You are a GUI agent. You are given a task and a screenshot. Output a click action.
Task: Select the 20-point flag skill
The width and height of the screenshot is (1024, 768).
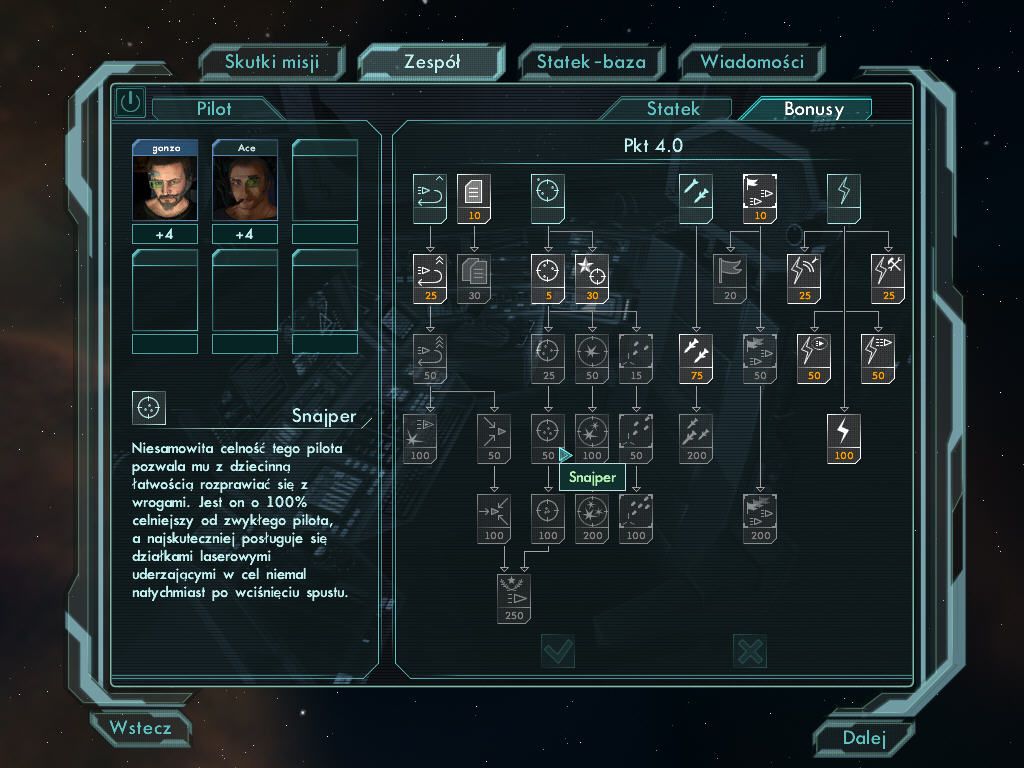click(x=730, y=277)
